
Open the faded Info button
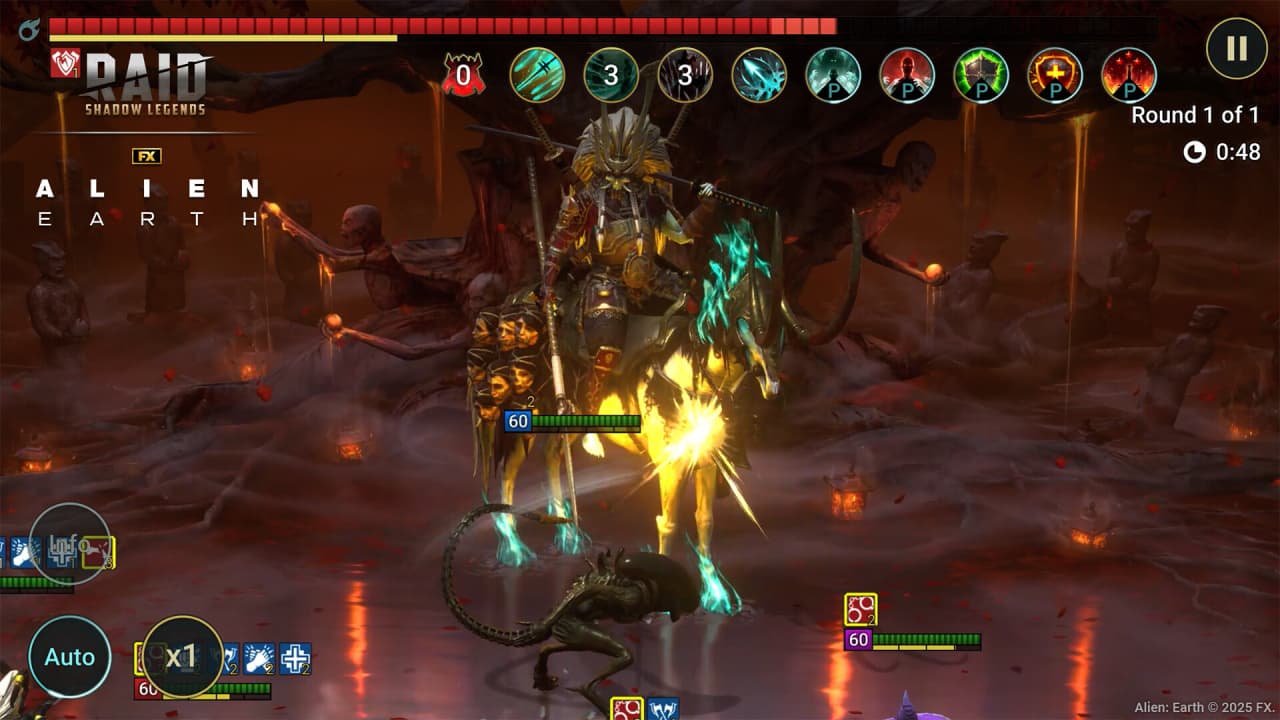point(69,544)
